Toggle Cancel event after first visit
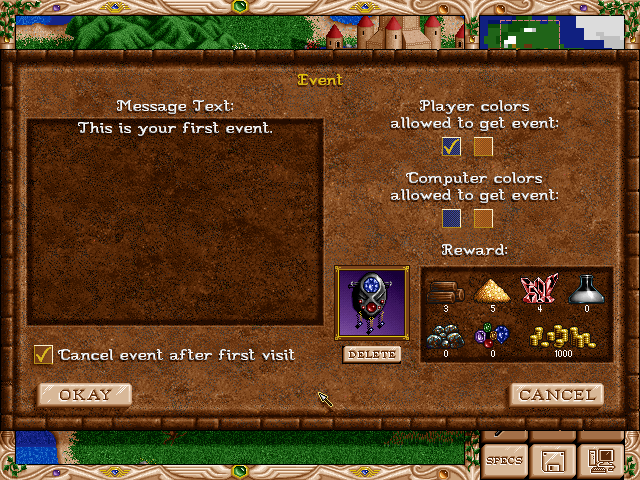The height and width of the screenshot is (480, 640). point(43,354)
